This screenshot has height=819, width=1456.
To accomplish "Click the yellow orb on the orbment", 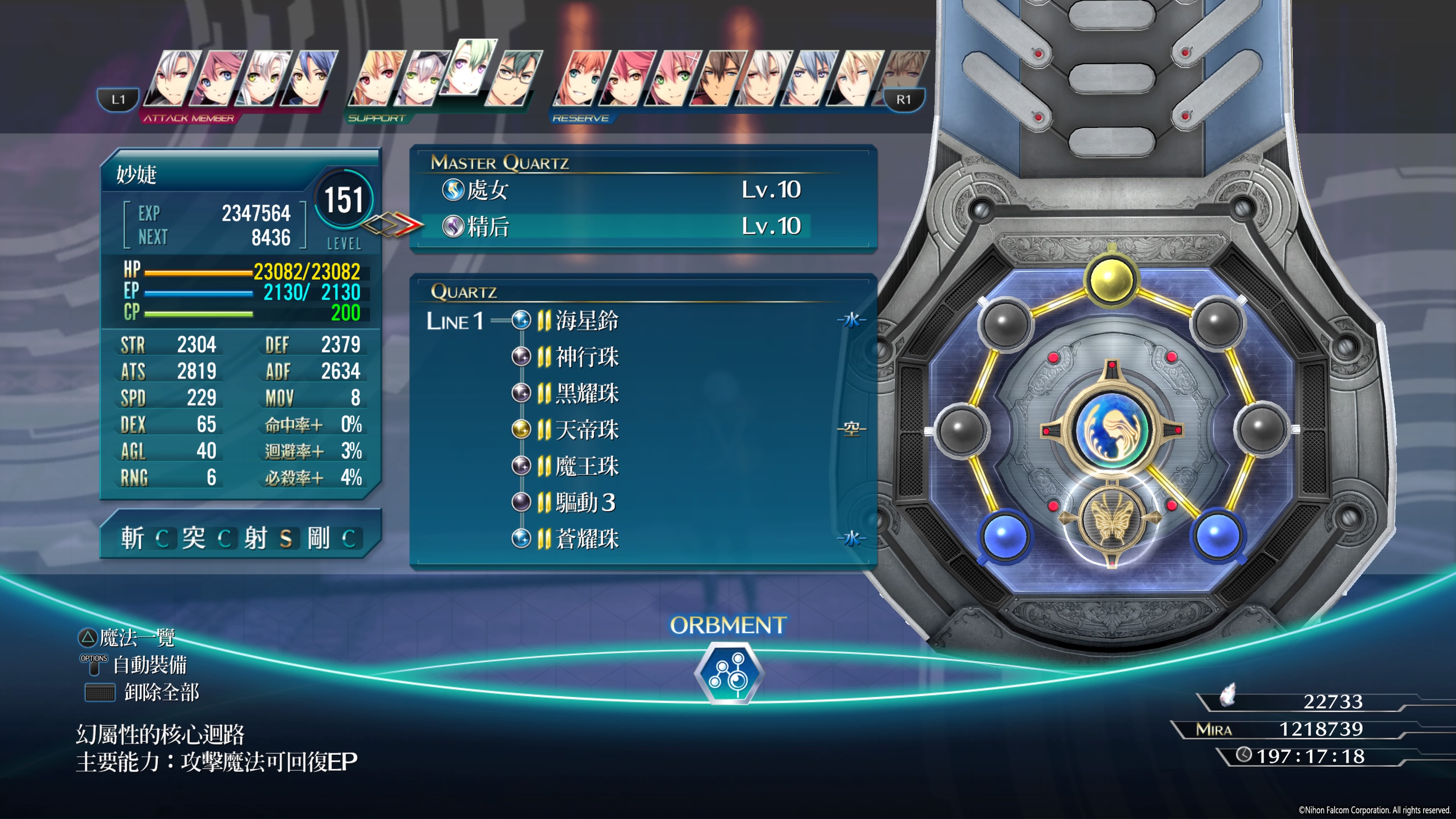I will 1111,279.
